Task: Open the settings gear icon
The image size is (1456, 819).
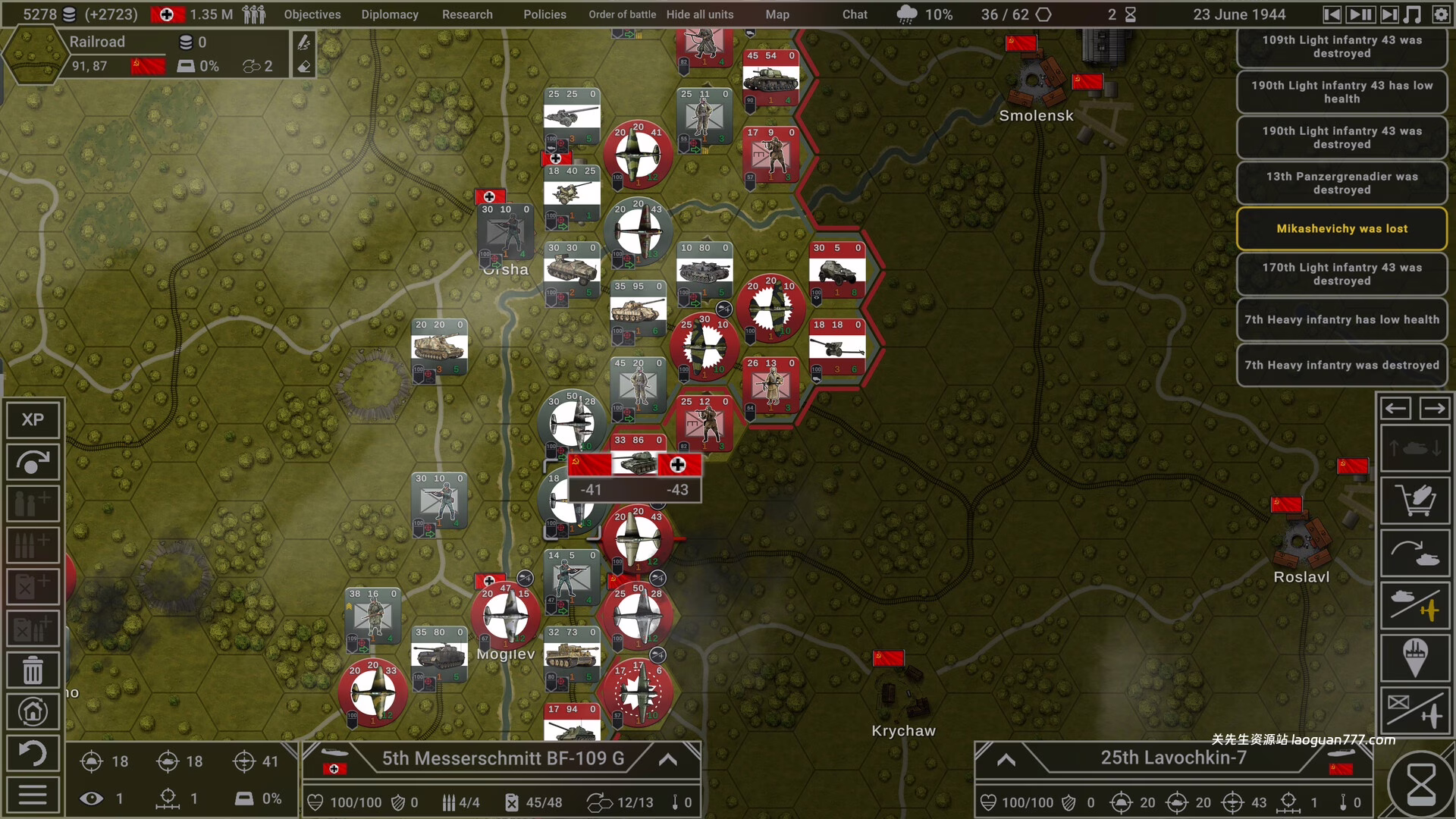Action: (1439, 14)
